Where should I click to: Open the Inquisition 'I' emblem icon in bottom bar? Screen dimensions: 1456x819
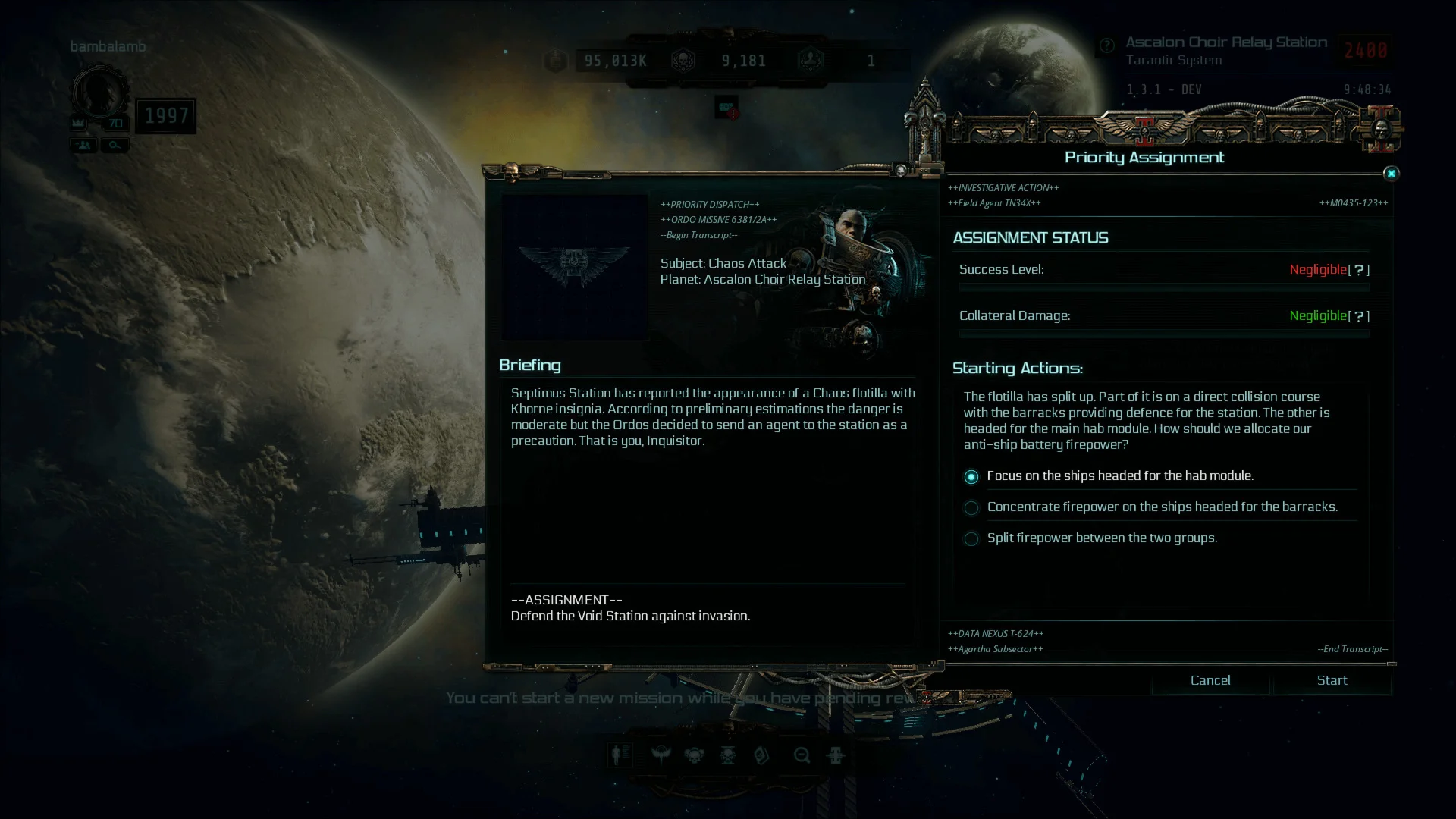[x=836, y=755]
